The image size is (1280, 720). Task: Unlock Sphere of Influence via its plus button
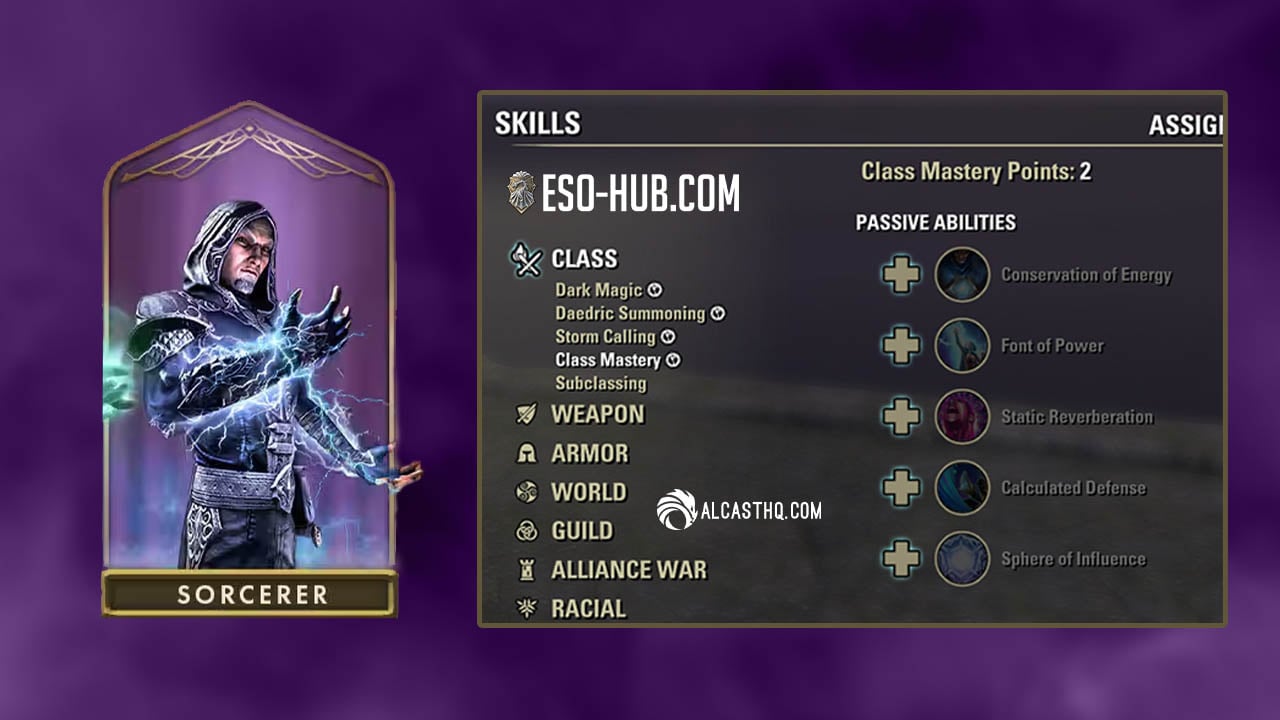click(900, 559)
